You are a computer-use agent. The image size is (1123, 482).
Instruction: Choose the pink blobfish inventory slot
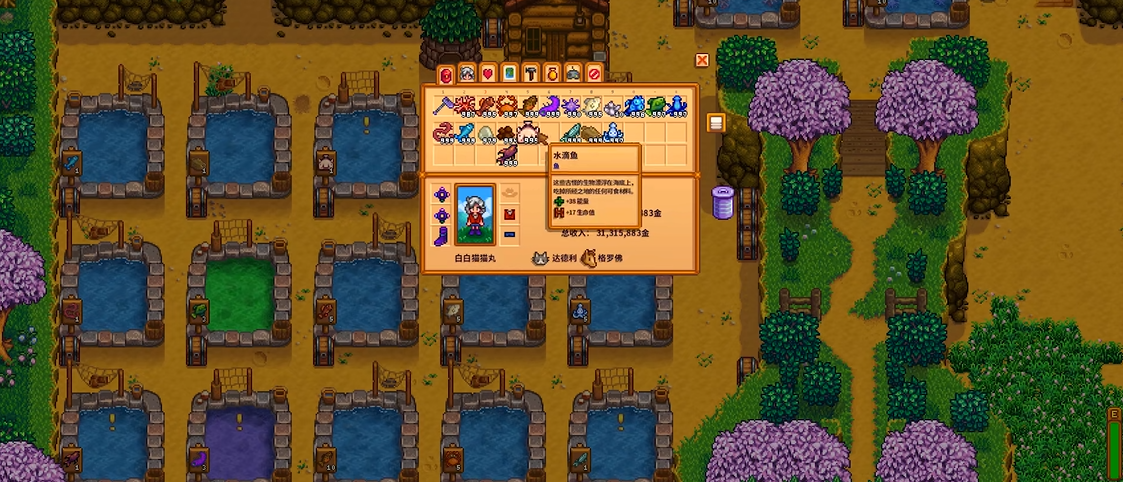coord(530,131)
